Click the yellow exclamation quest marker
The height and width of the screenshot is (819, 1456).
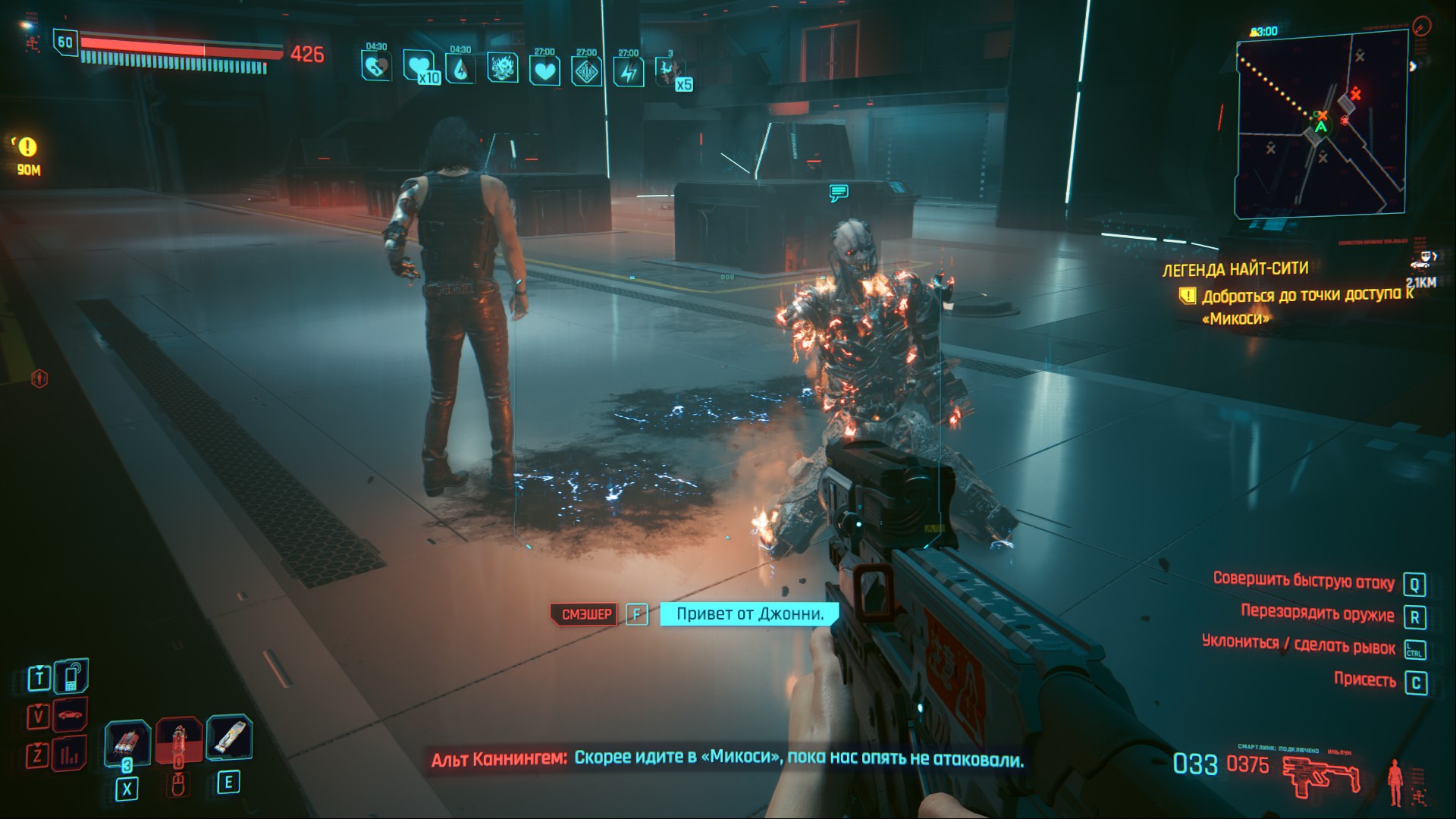coord(28,146)
